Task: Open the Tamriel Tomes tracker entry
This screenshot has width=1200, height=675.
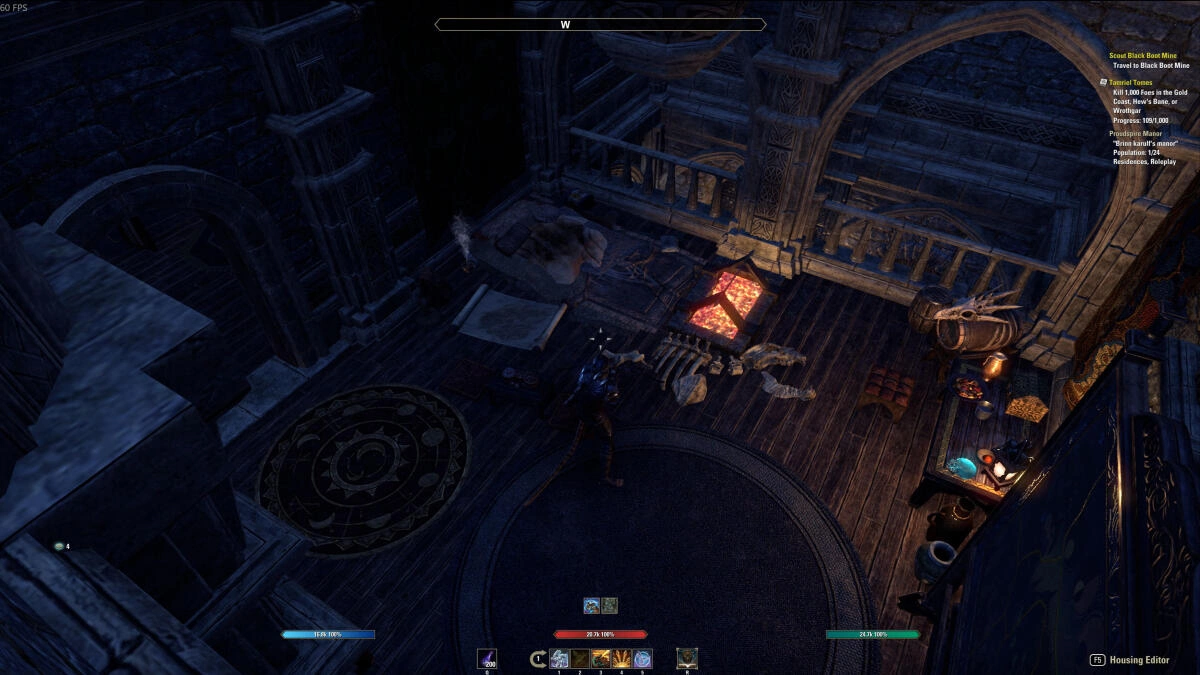Action: [x=1132, y=82]
